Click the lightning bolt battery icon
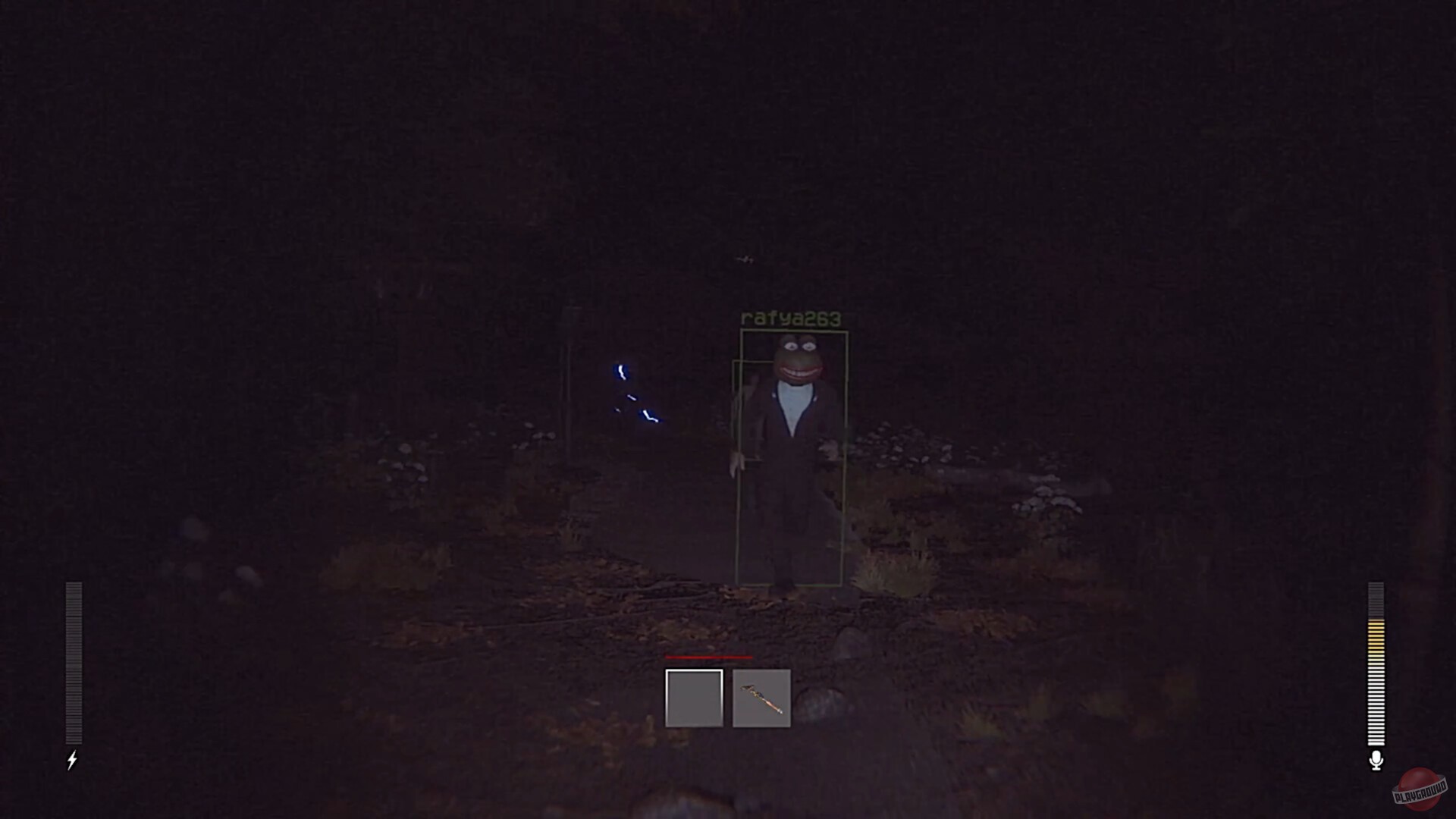Viewport: 1456px width, 819px height. coord(73,761)
